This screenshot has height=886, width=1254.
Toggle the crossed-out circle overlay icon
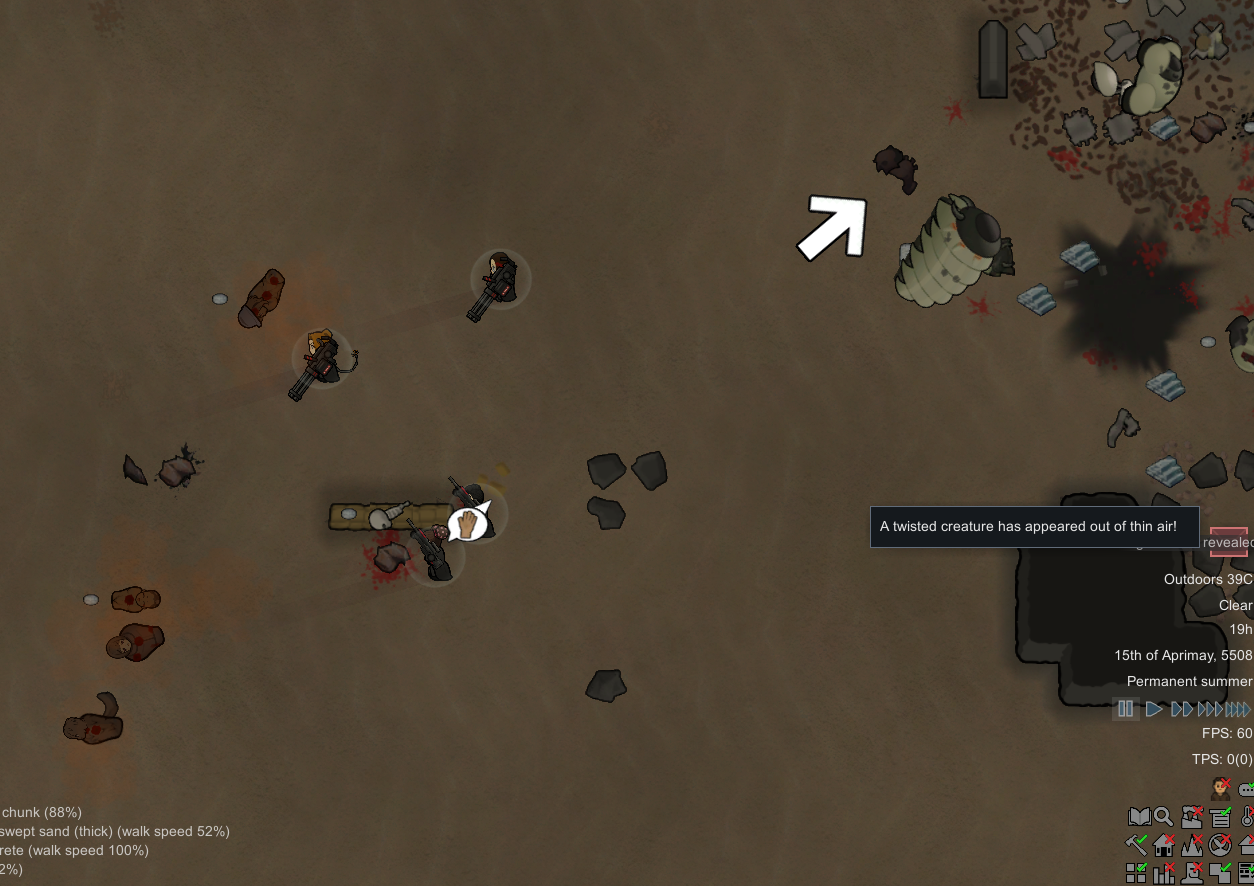click(x=1220, y=846)
